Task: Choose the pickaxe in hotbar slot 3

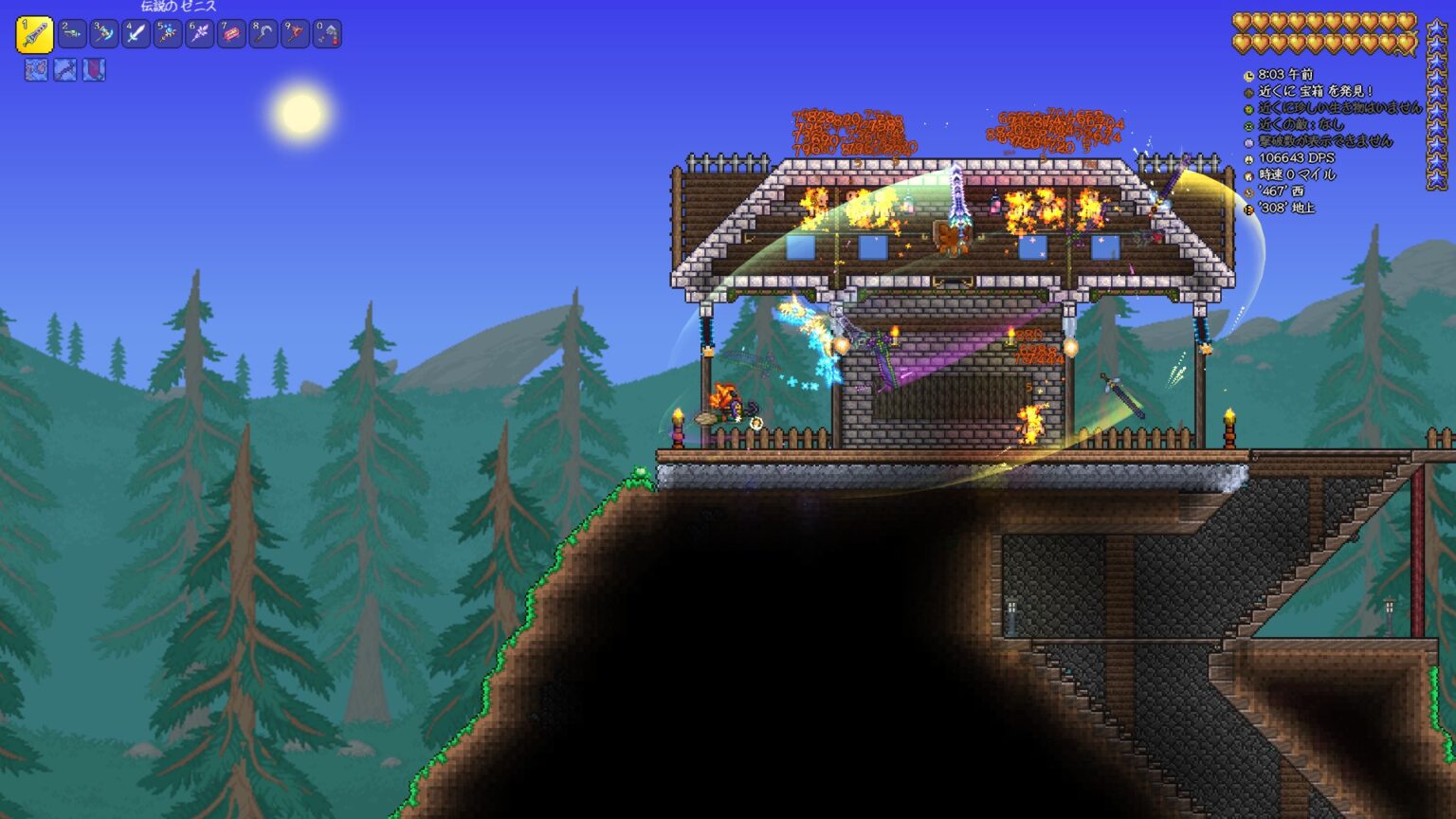Action: [x=104, y=35]
